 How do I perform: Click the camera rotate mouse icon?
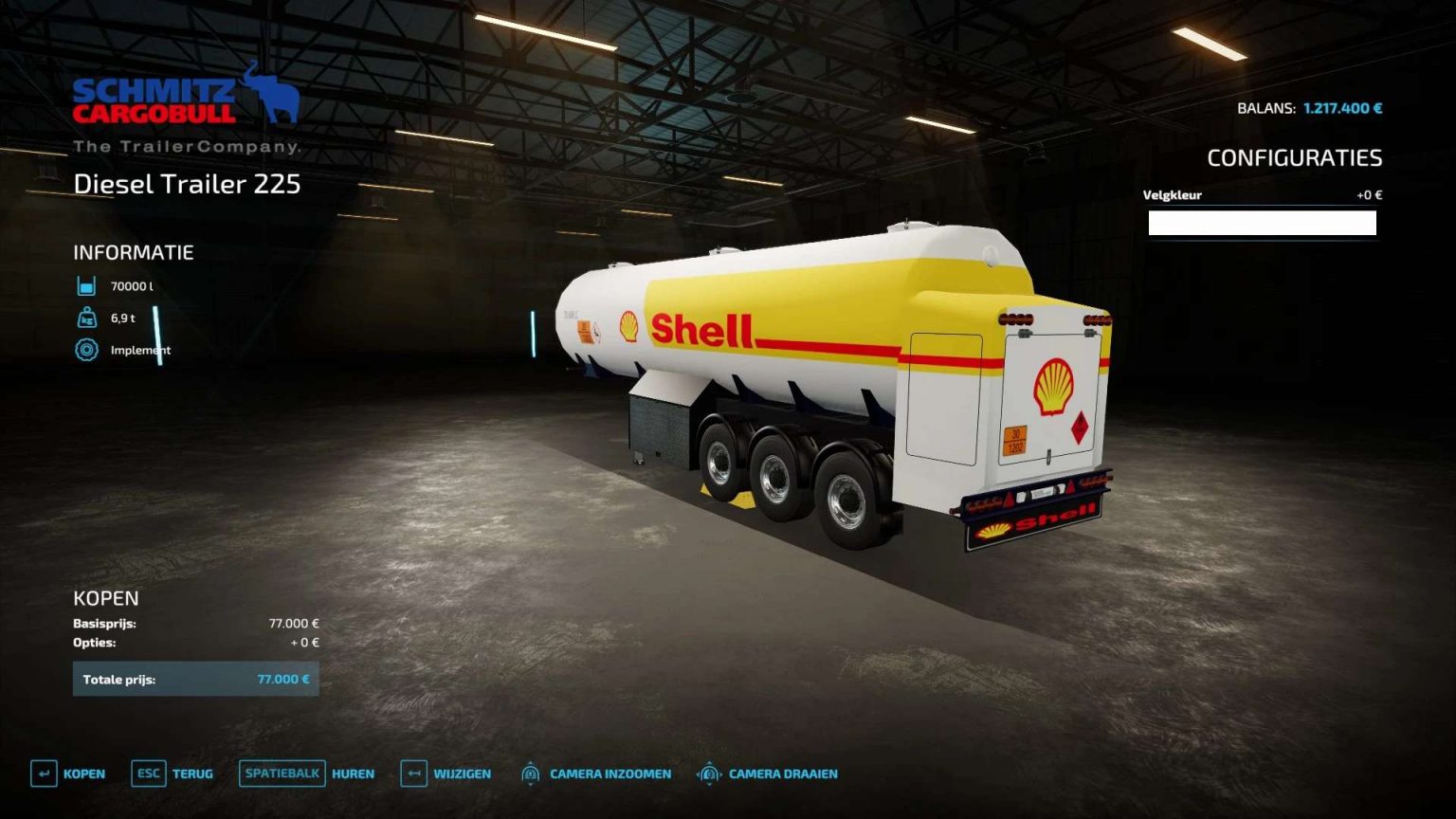point(708,773)
